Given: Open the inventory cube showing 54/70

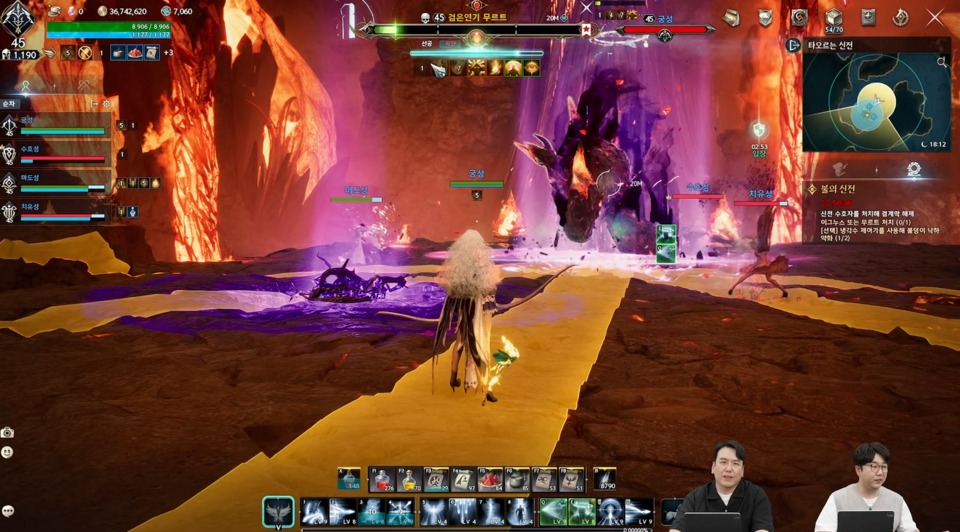Looking at the screenshot, I should tap(833, 17).
